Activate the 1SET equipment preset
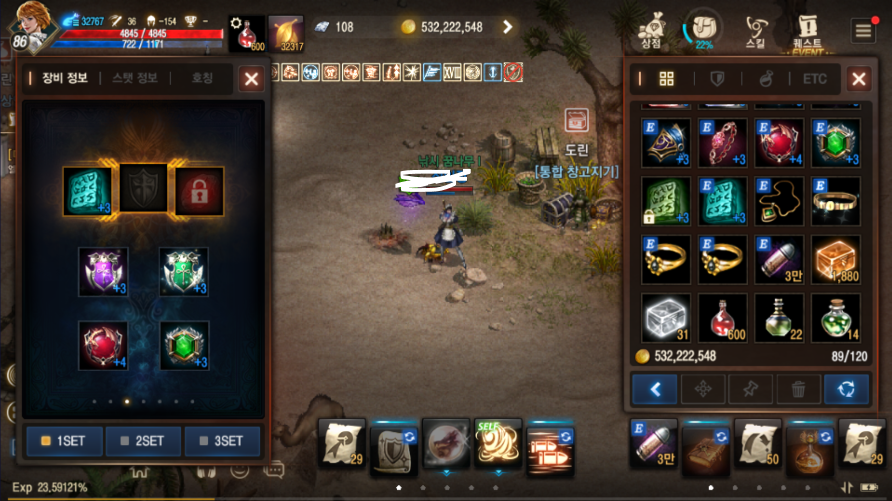 point(64,441)
